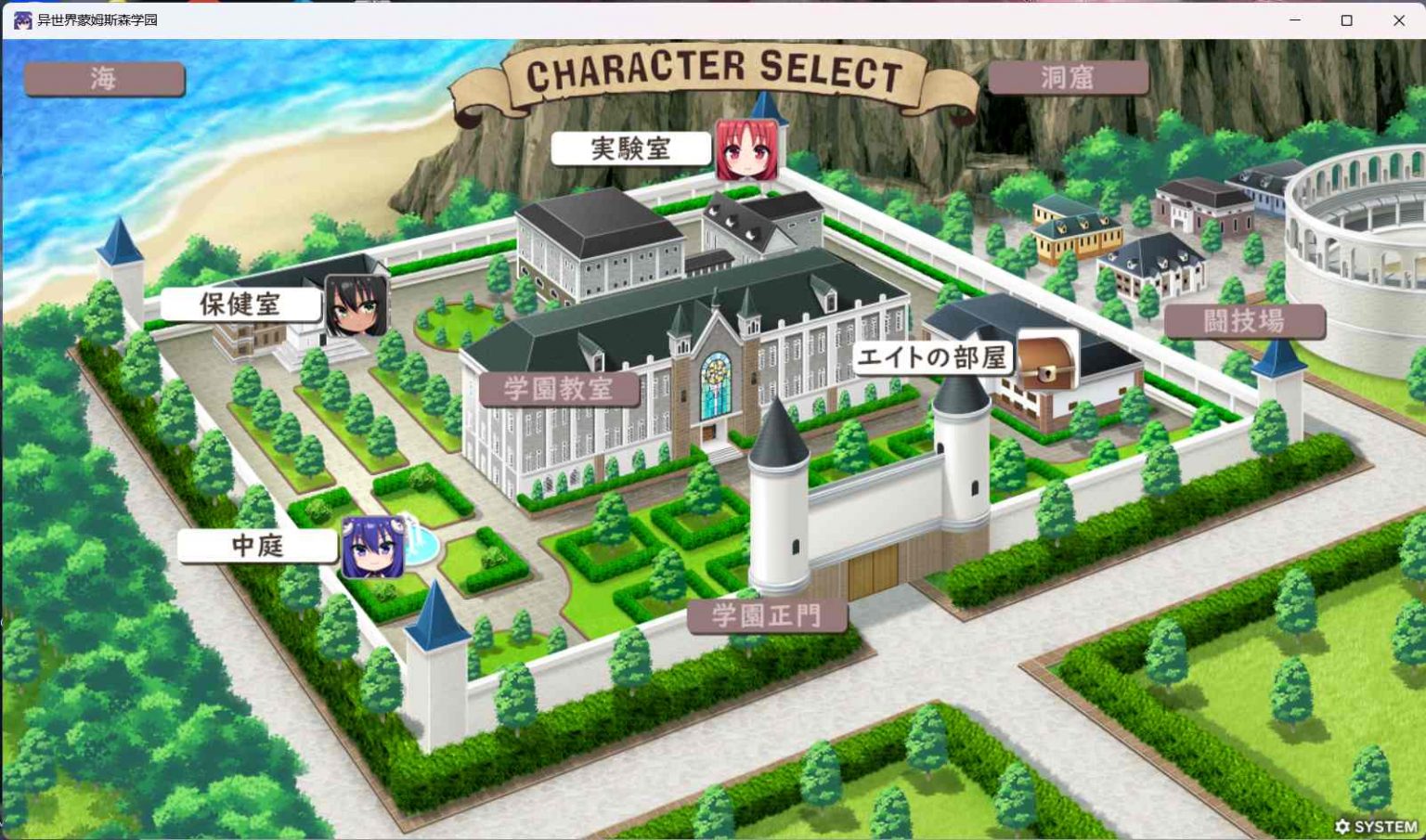
Task: Select the red-haired girl character portrait
Action: (x=747, y=149)
